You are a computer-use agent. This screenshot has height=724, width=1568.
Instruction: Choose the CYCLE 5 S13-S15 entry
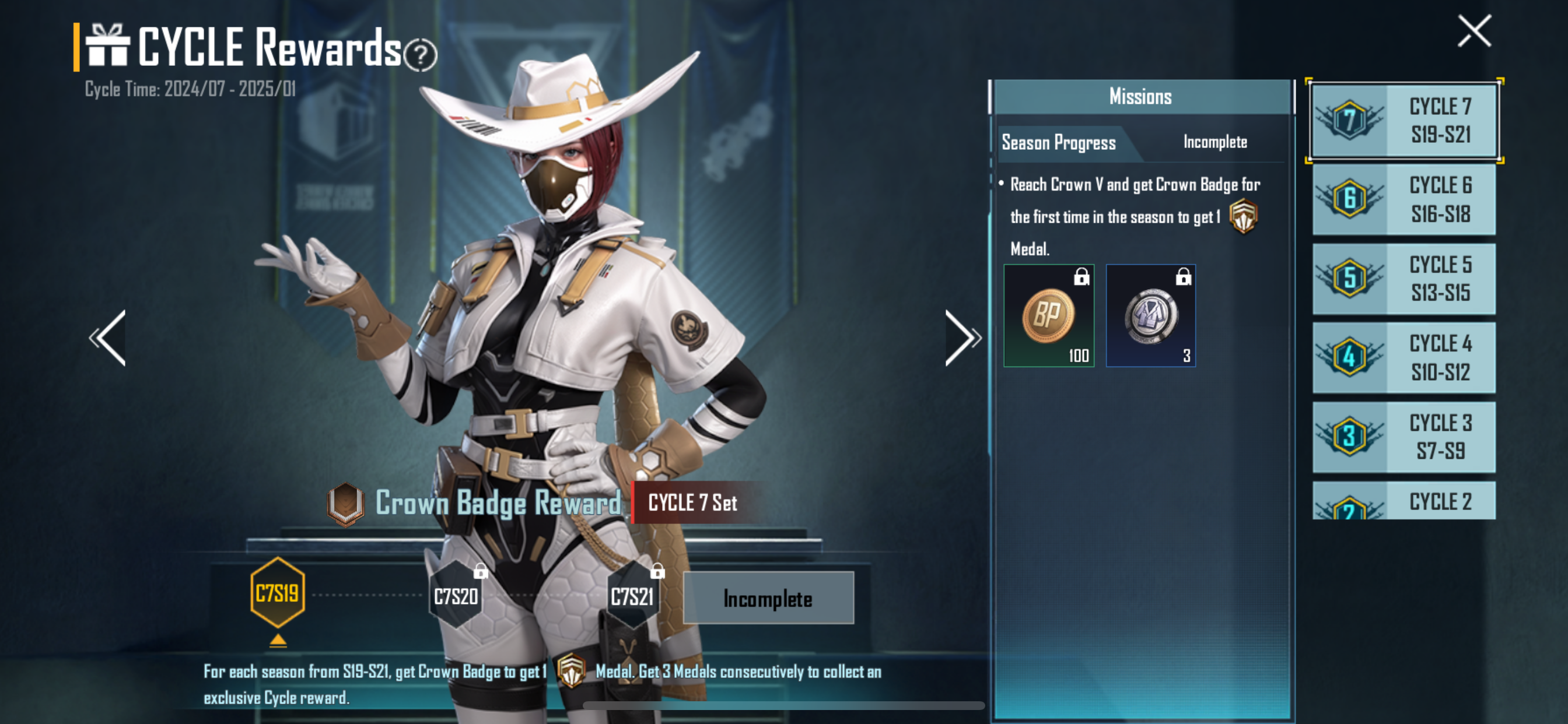pos(1403,279)
